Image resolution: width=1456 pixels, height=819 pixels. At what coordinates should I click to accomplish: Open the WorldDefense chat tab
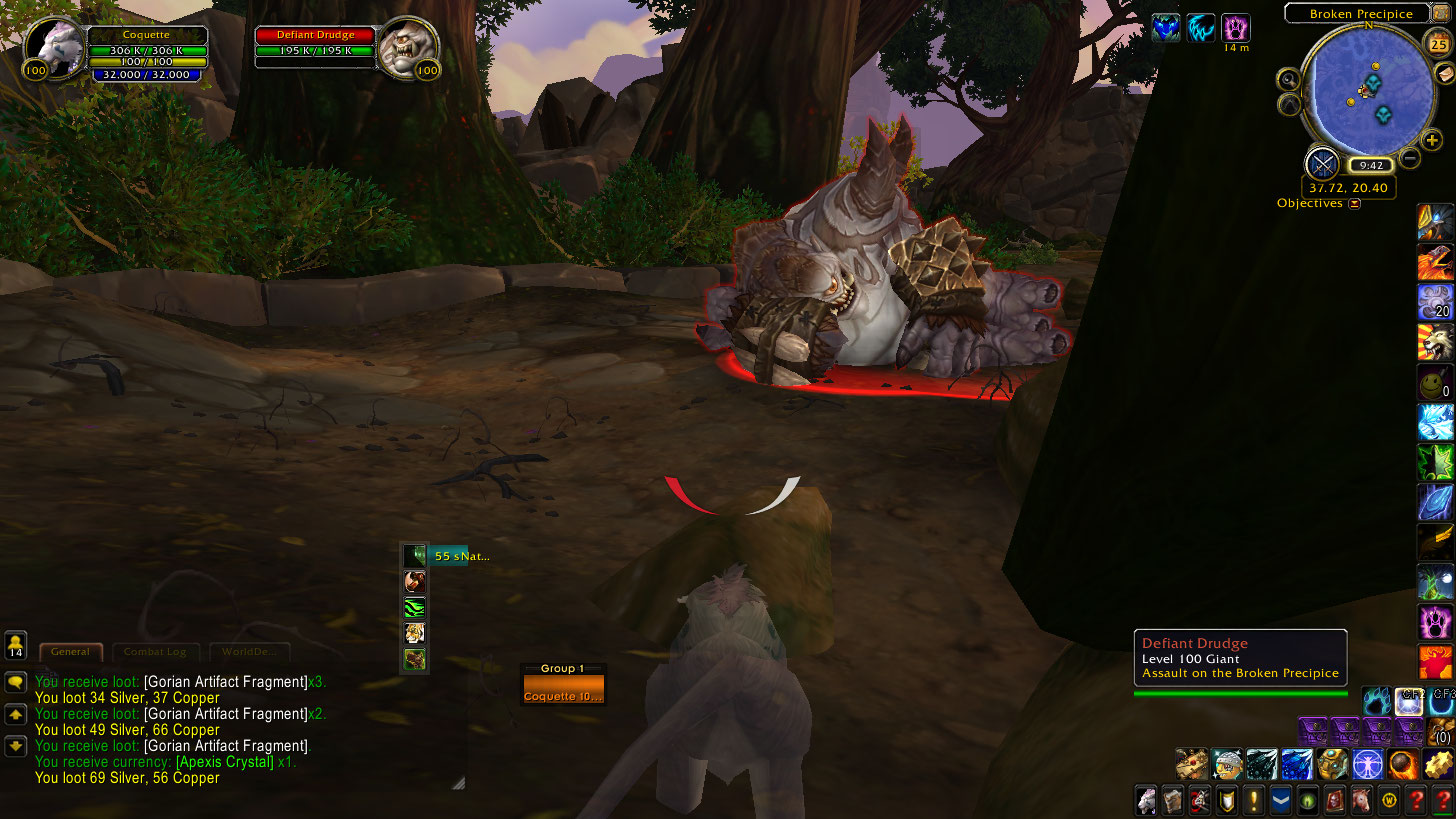point(250,652)
